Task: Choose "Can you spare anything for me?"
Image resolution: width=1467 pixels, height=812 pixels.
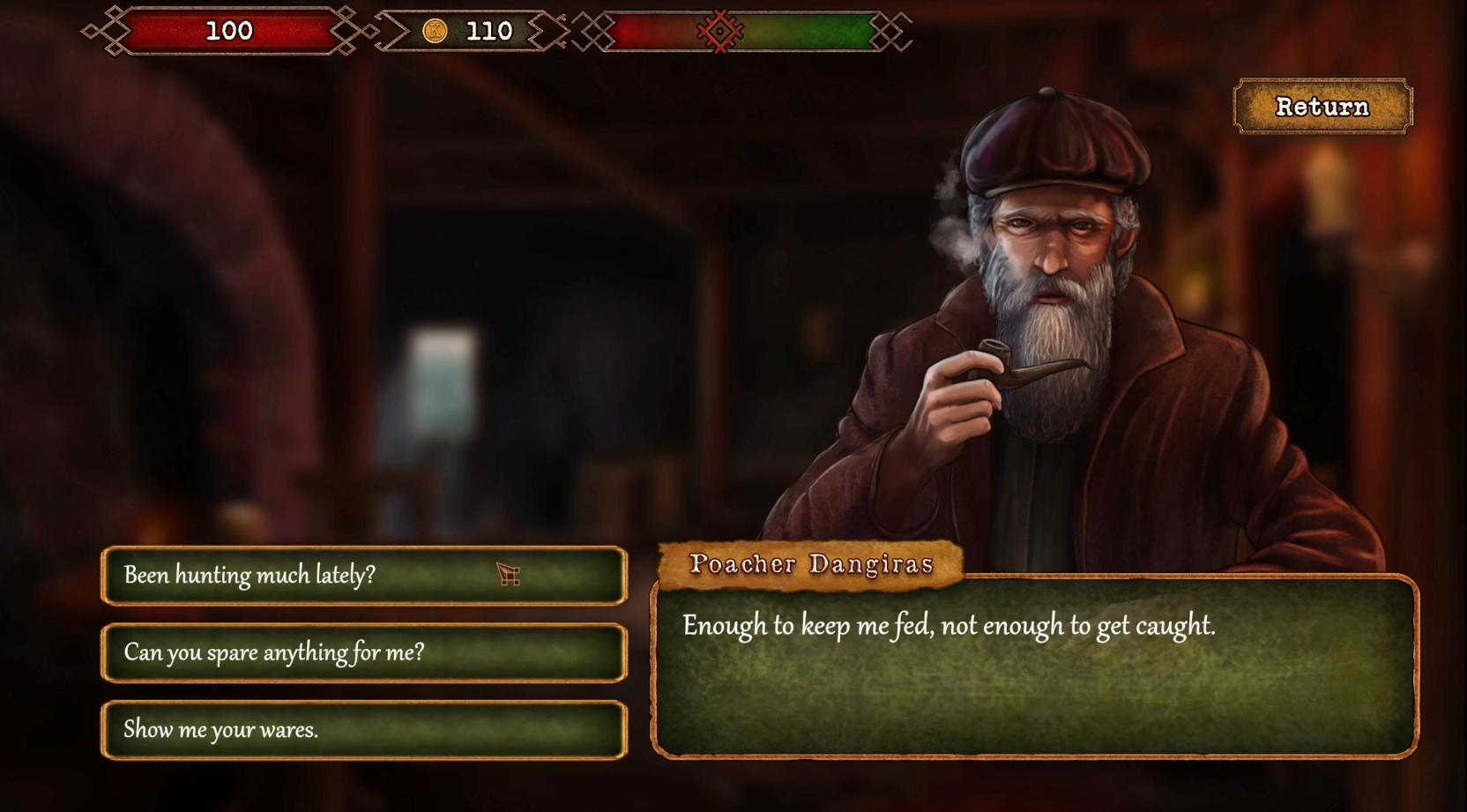Action: 363,652
